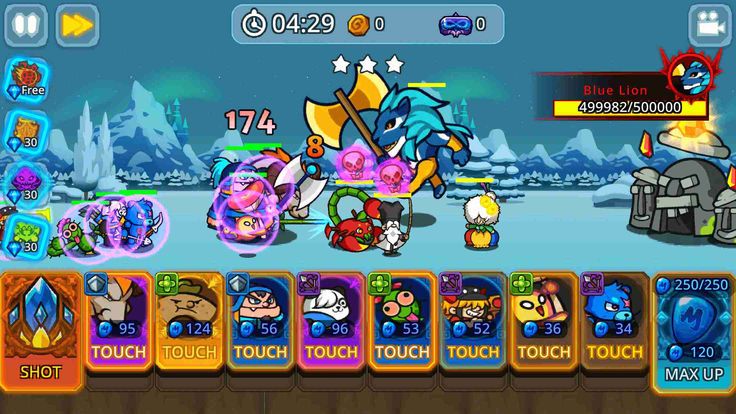The image size is (736, 414).
Task: Summon the black-hat unit costing 52
Action: [x=473, y=320]
